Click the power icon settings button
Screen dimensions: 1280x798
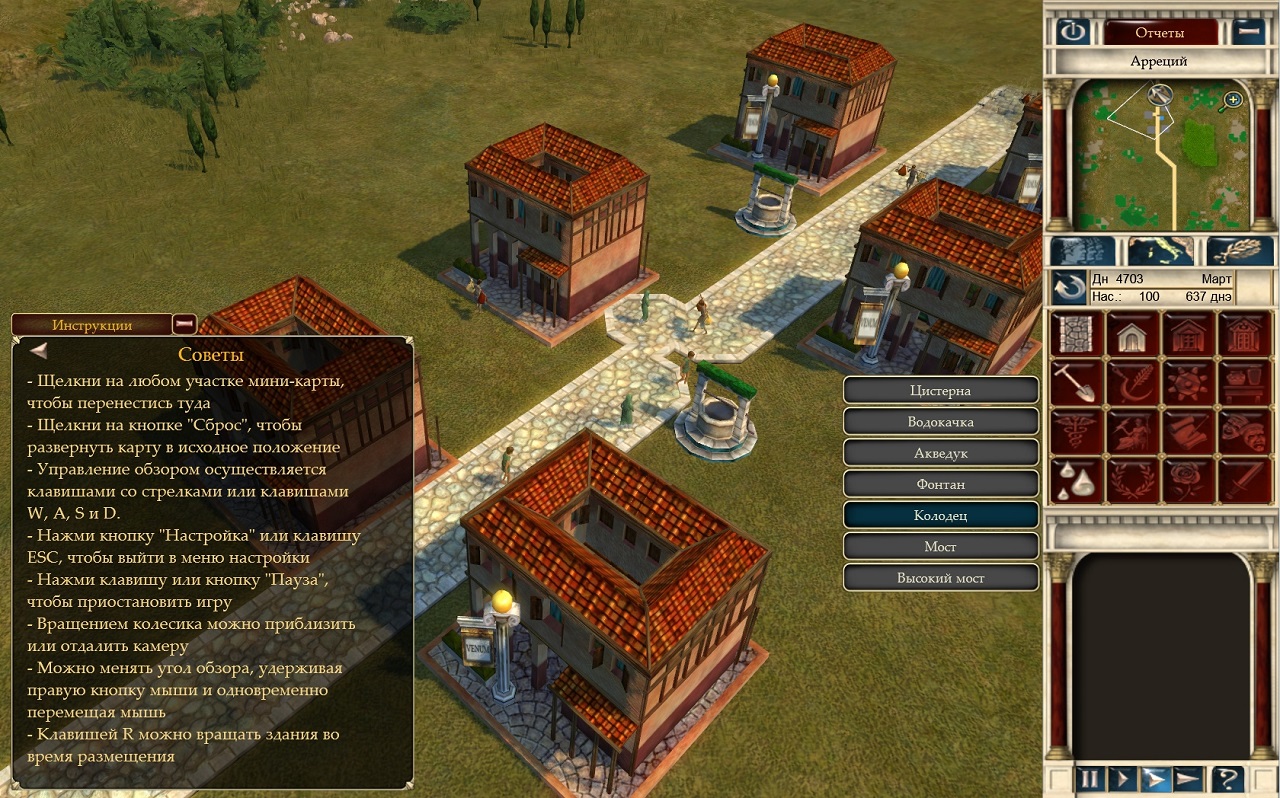pos(1073,32)
